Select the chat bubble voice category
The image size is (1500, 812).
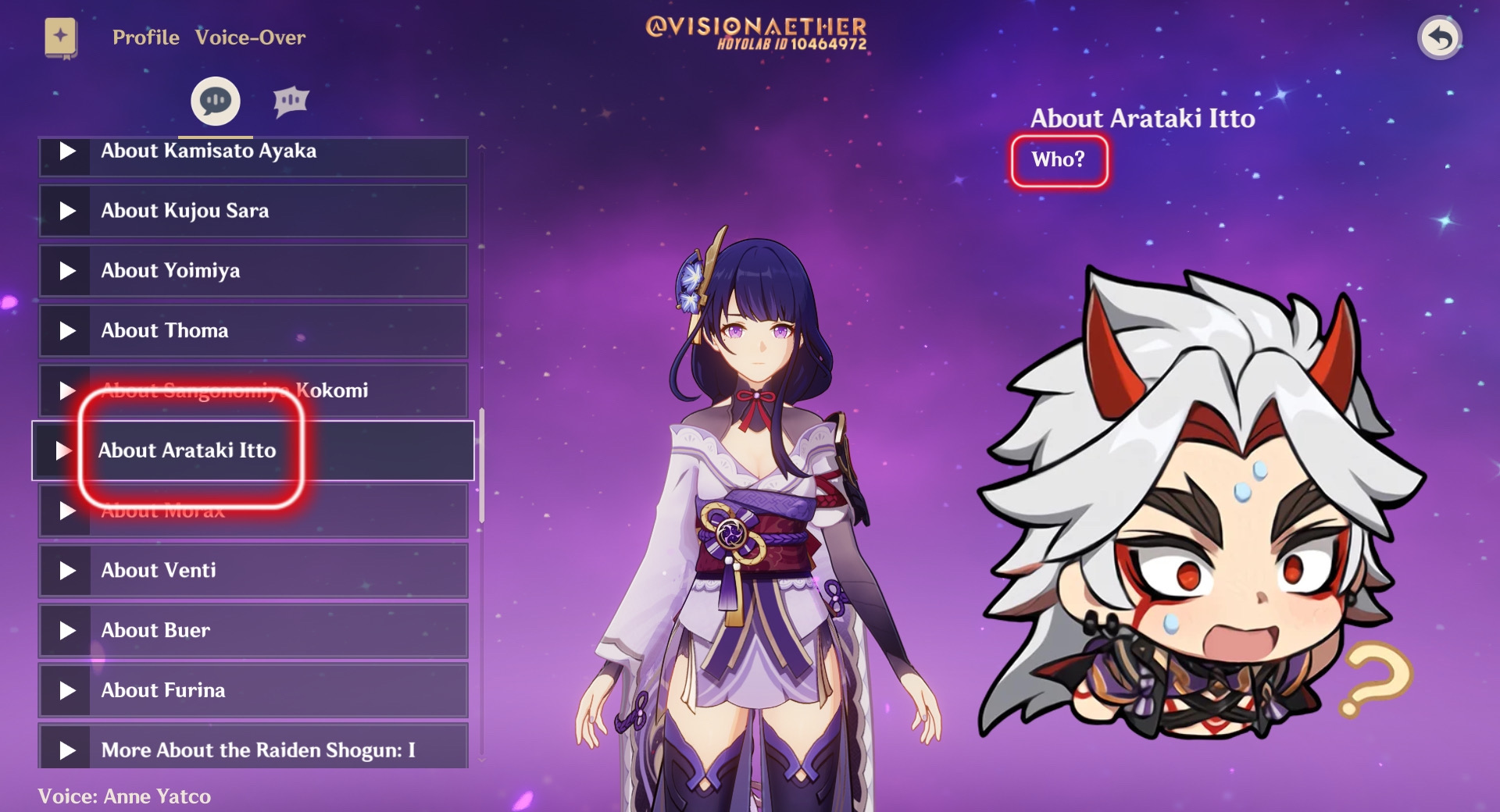coord(215,100)
